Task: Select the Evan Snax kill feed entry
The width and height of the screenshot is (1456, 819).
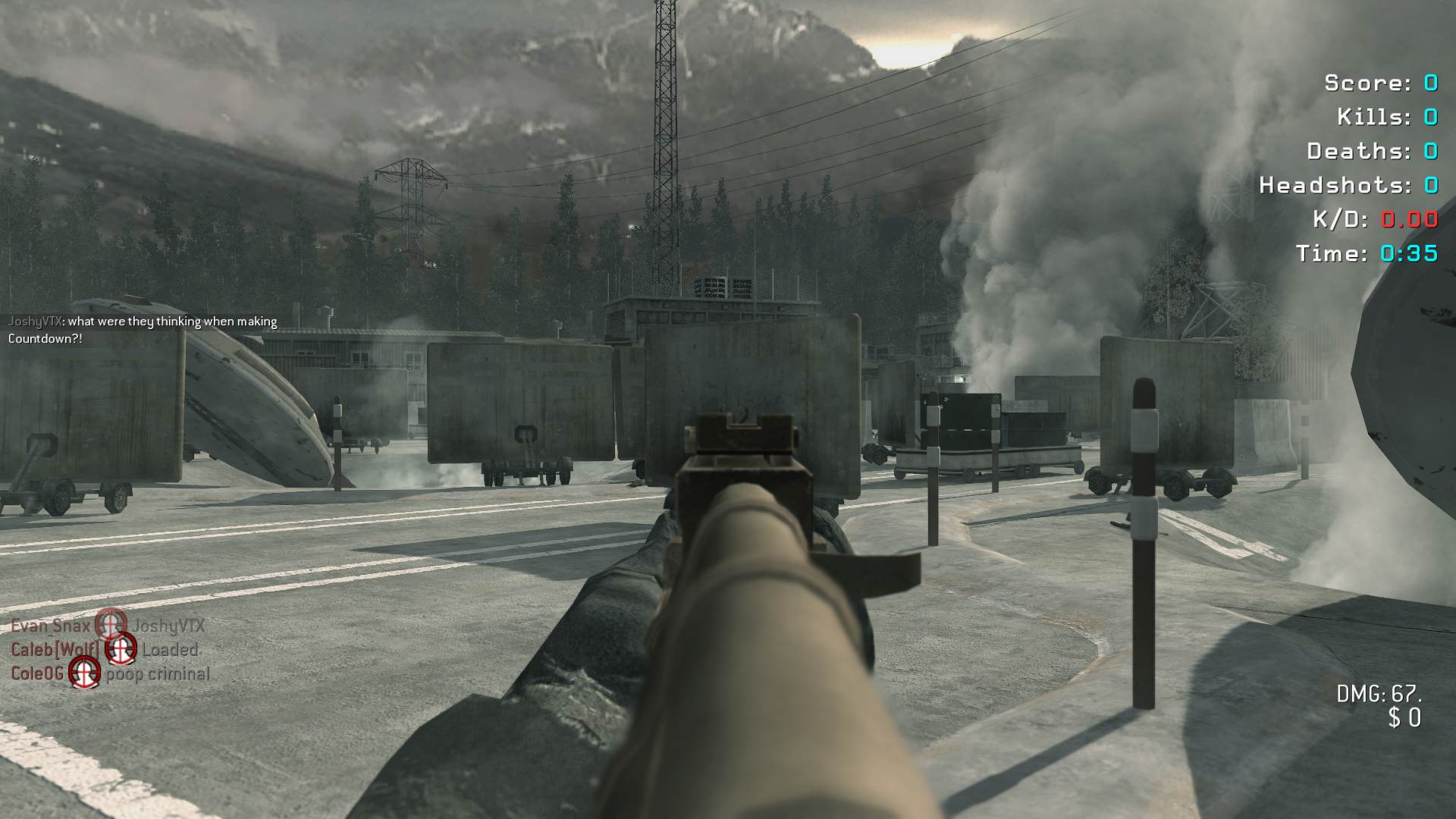Action: point(108,626)
